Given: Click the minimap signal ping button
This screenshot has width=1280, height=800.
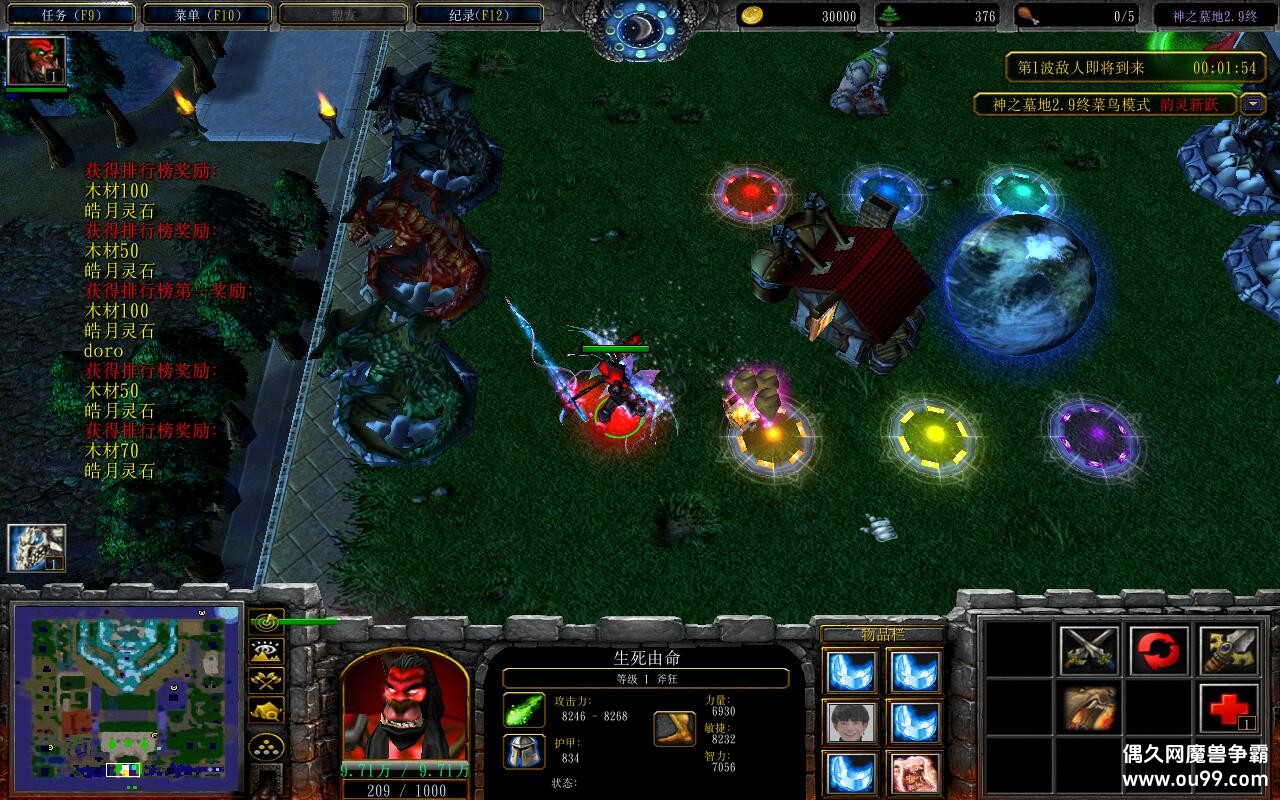Looking at the screenshot, I should (x=267, y=621).
